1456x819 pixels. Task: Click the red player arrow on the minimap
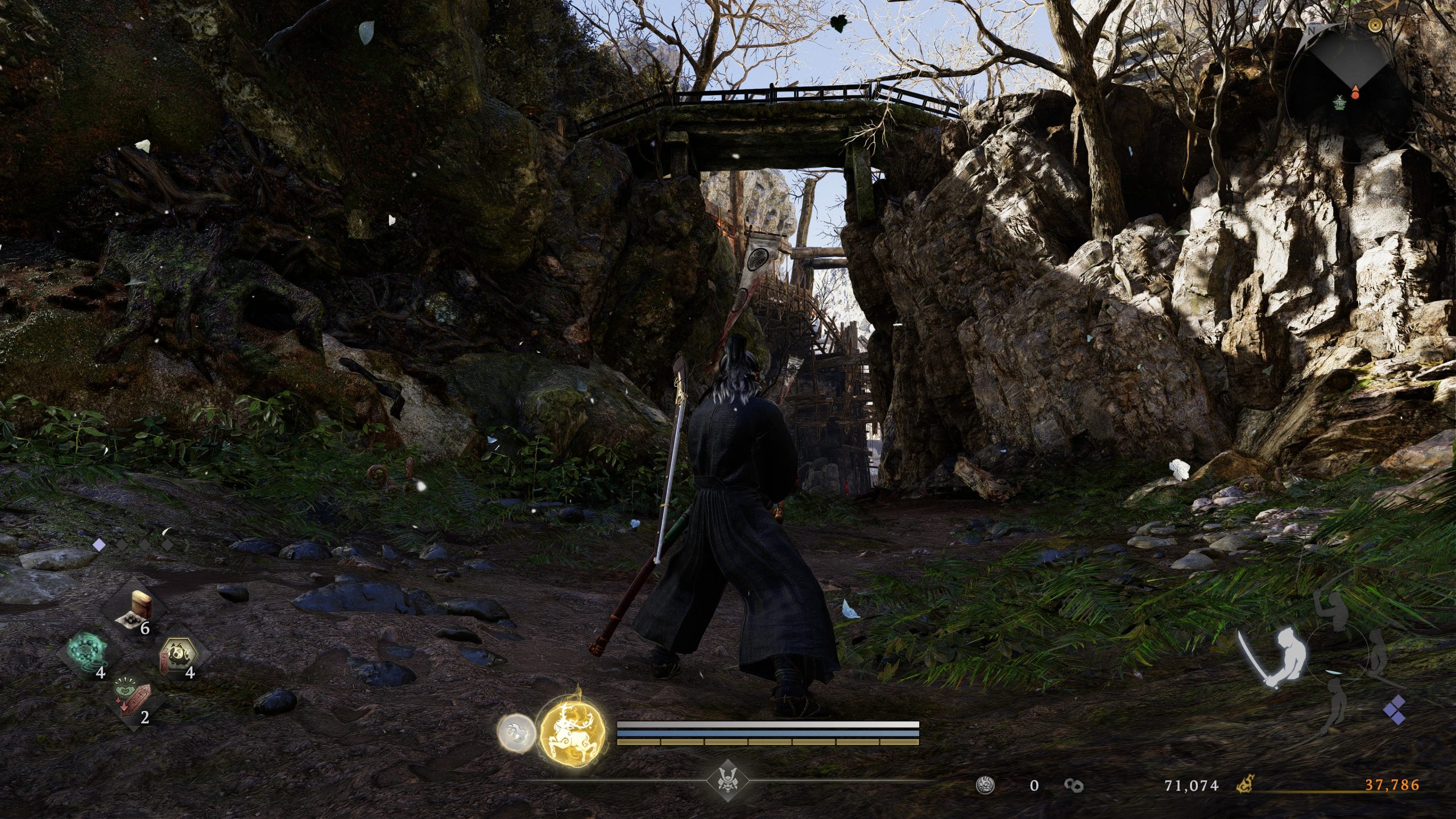click(1355, 90)
